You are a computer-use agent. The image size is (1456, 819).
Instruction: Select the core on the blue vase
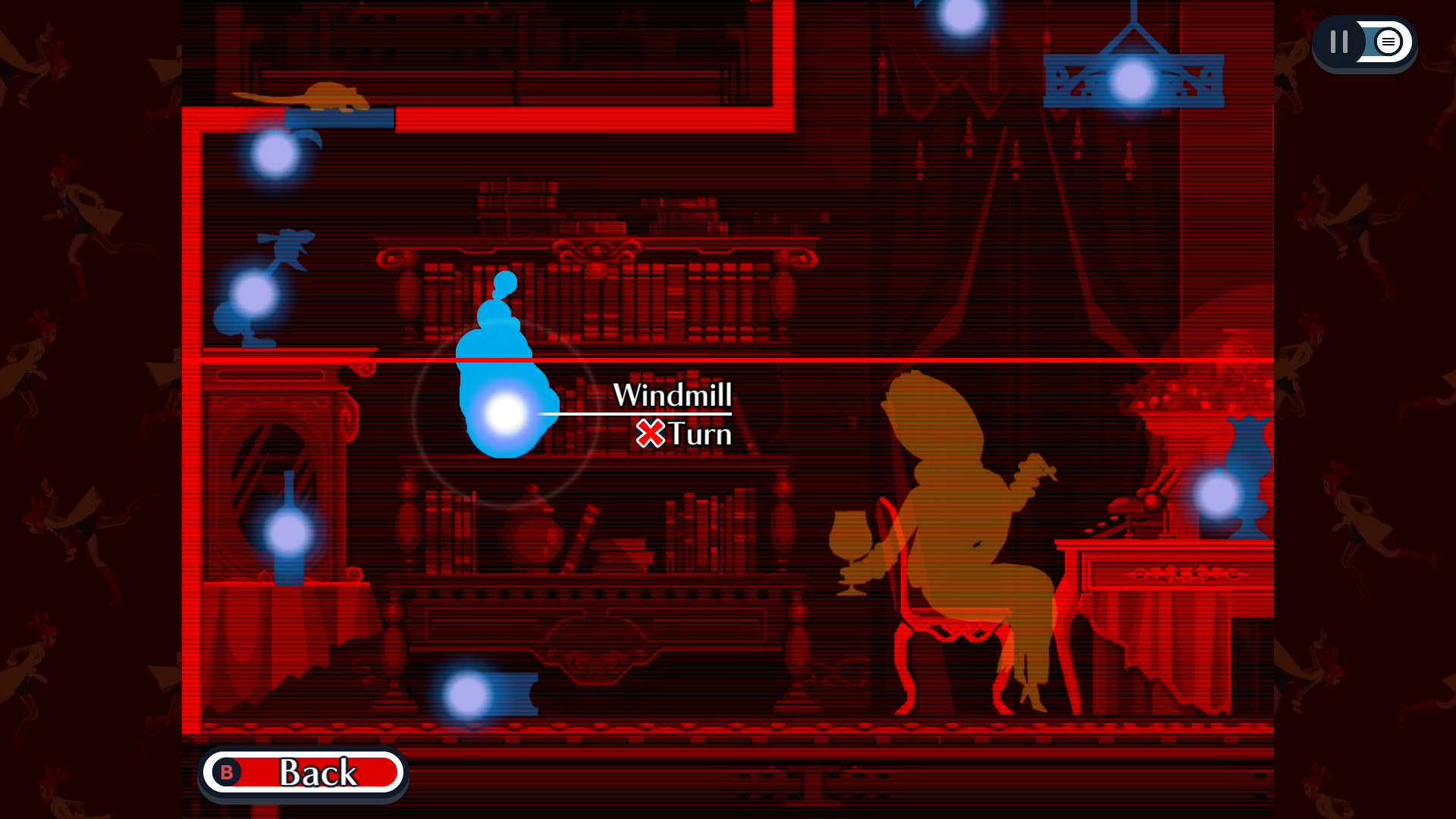[x=1218, y=494]
